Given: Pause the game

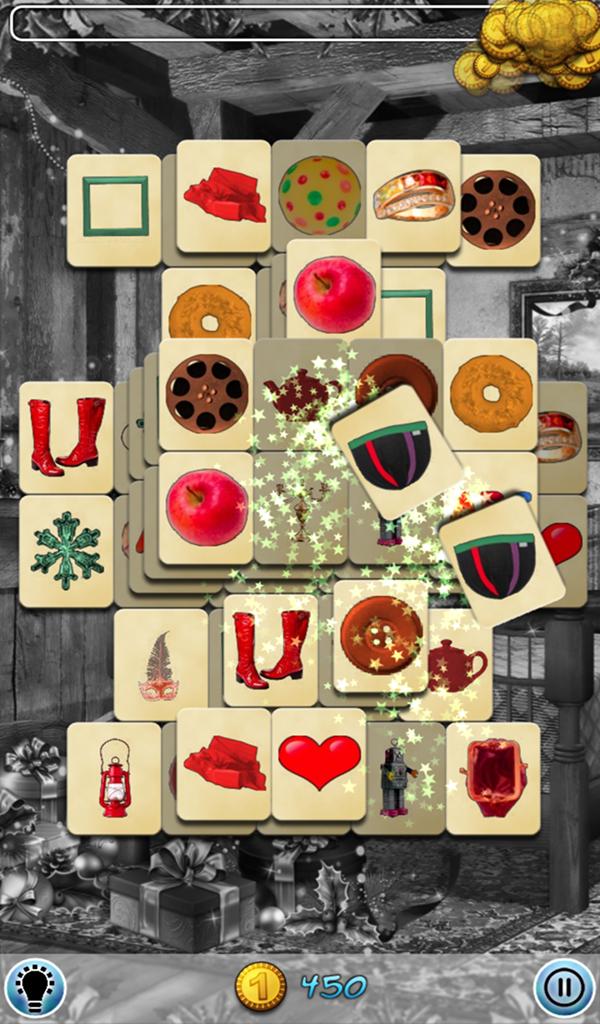Looking at the screenshot, I should pyautogui.click(x=564, y=987).
